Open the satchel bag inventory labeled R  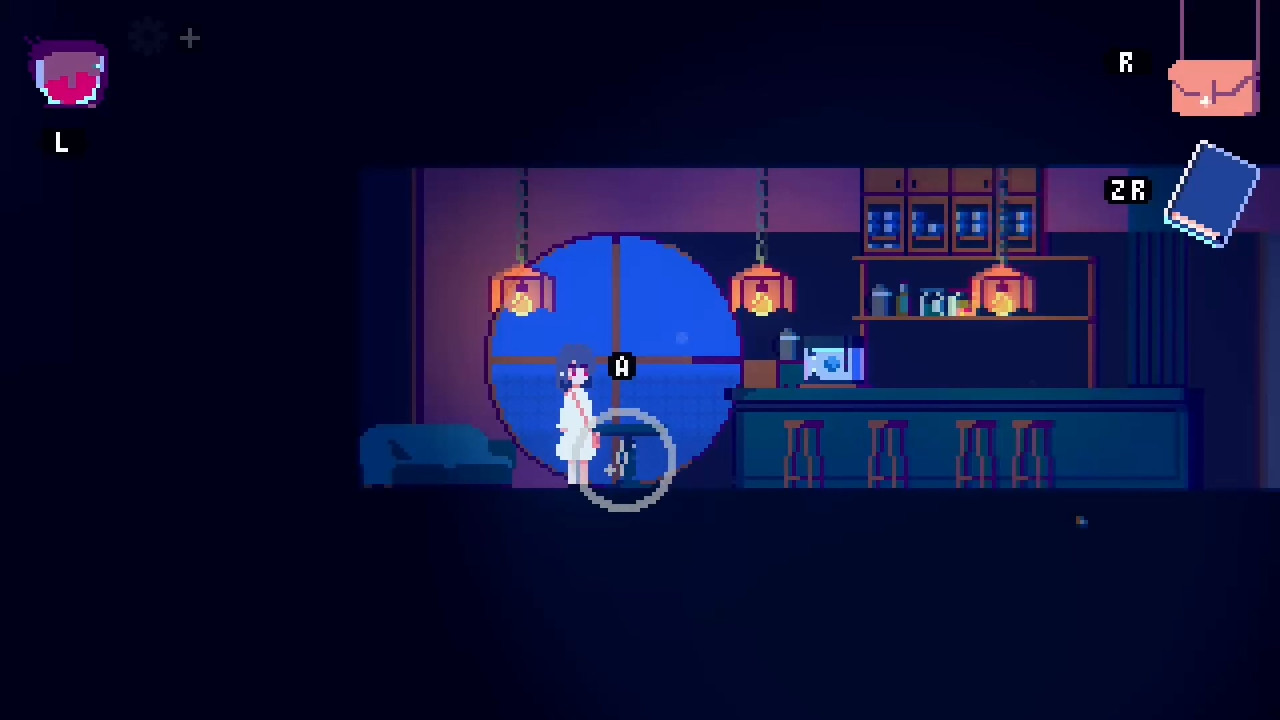1213,88
